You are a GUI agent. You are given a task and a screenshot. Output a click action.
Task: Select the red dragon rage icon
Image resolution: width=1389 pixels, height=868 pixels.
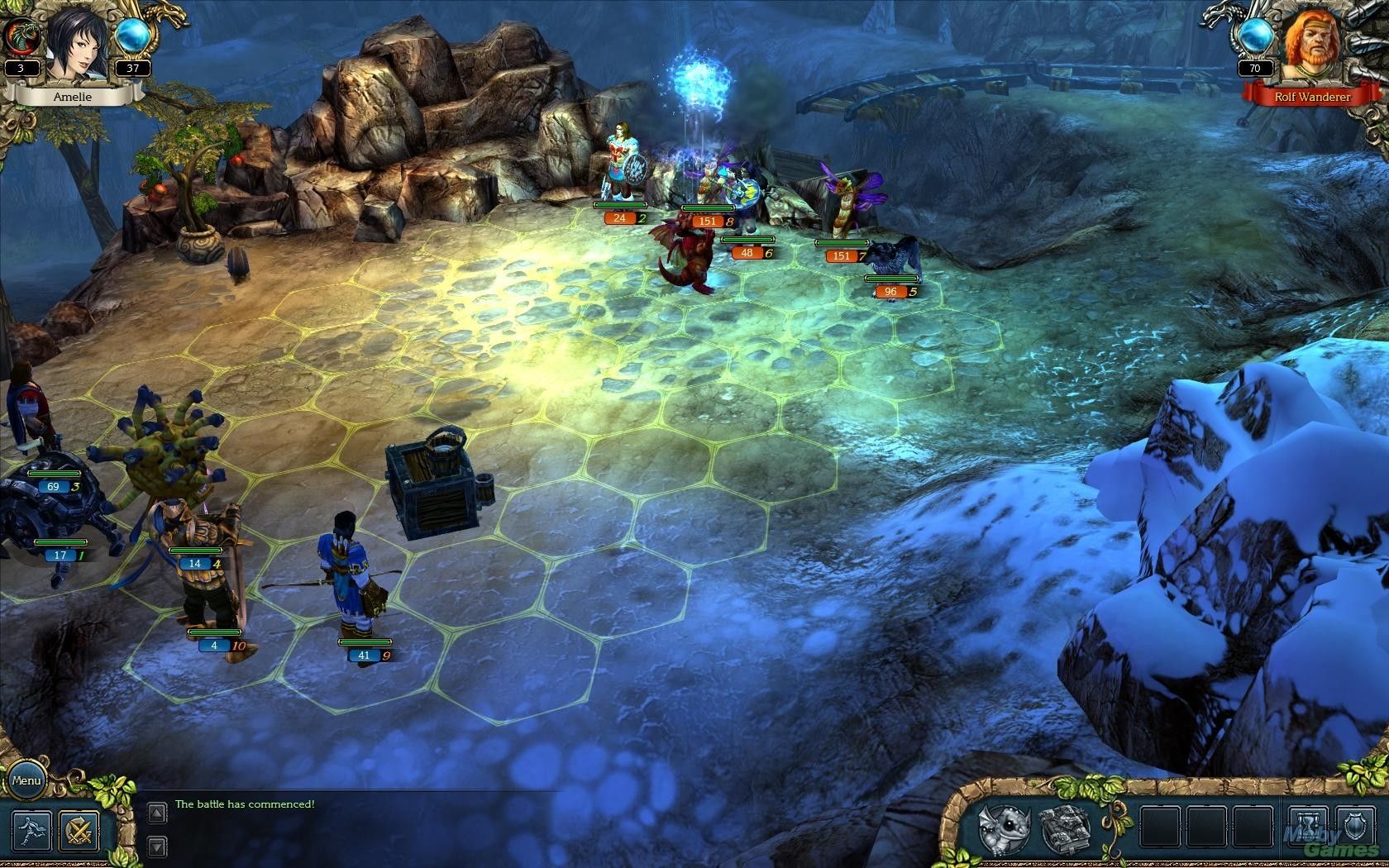pos(21,36)
